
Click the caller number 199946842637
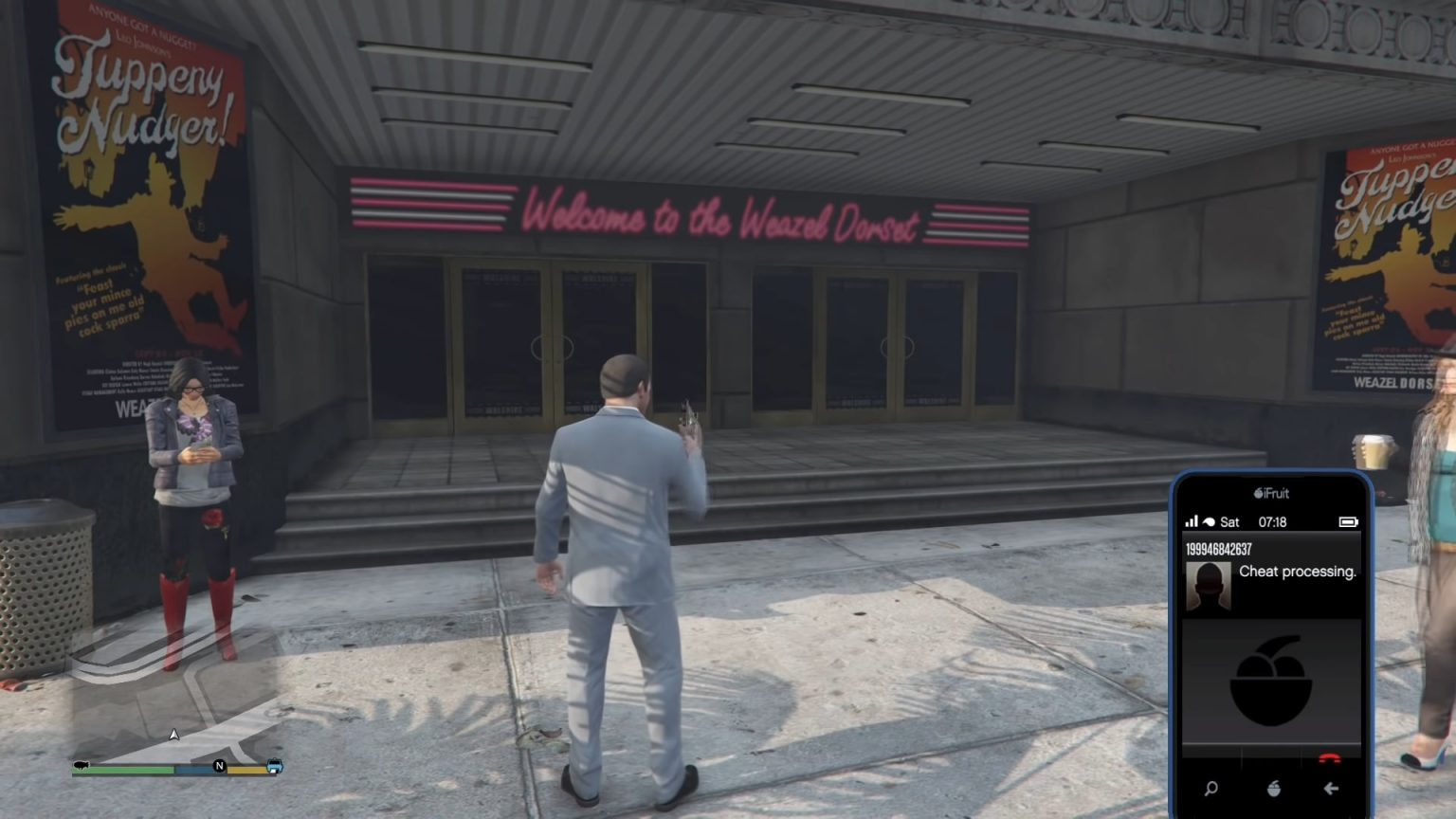click(x=1218, y=548)
